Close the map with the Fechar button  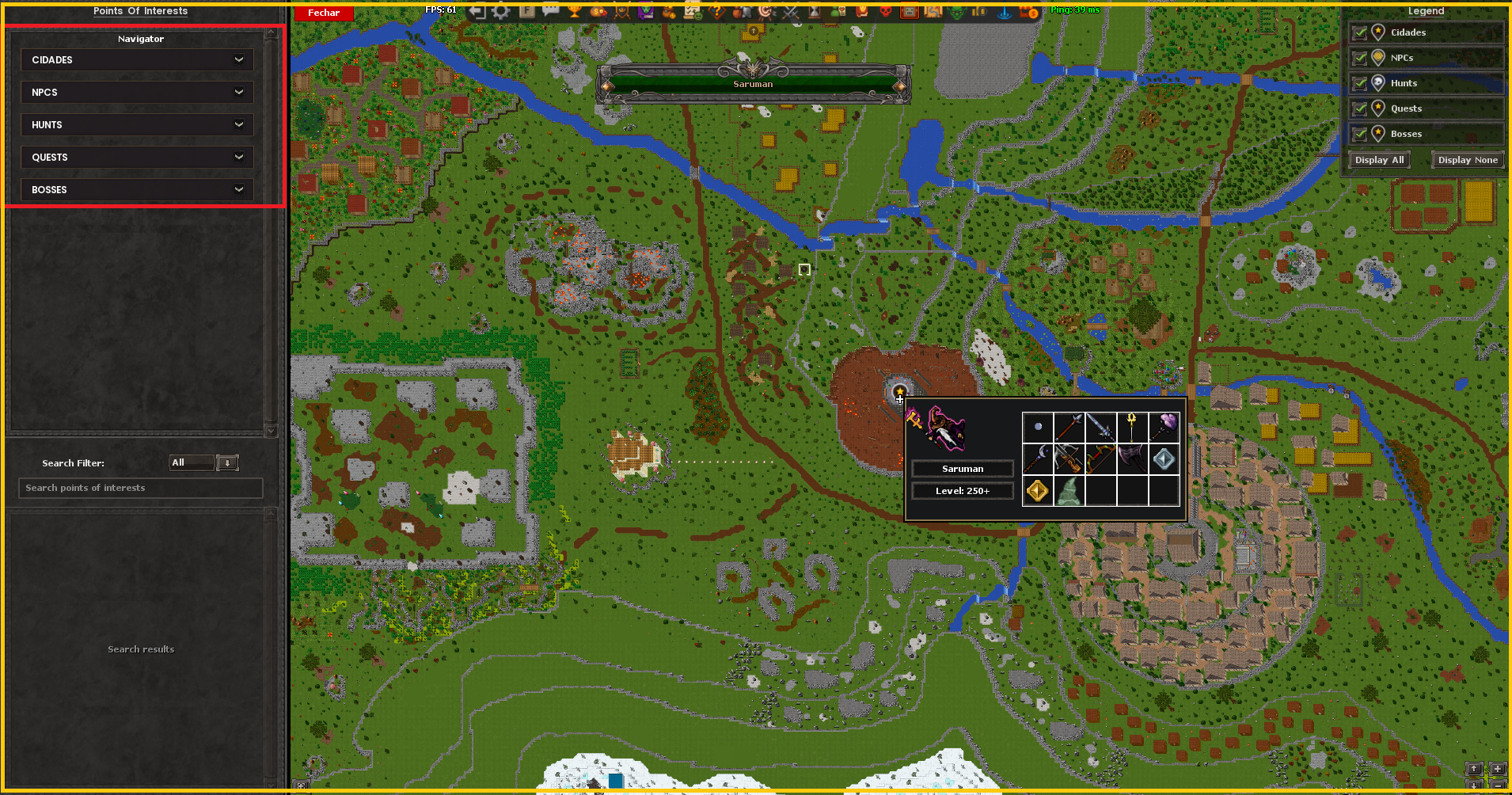pyautogui.click(x=323, y=13)
